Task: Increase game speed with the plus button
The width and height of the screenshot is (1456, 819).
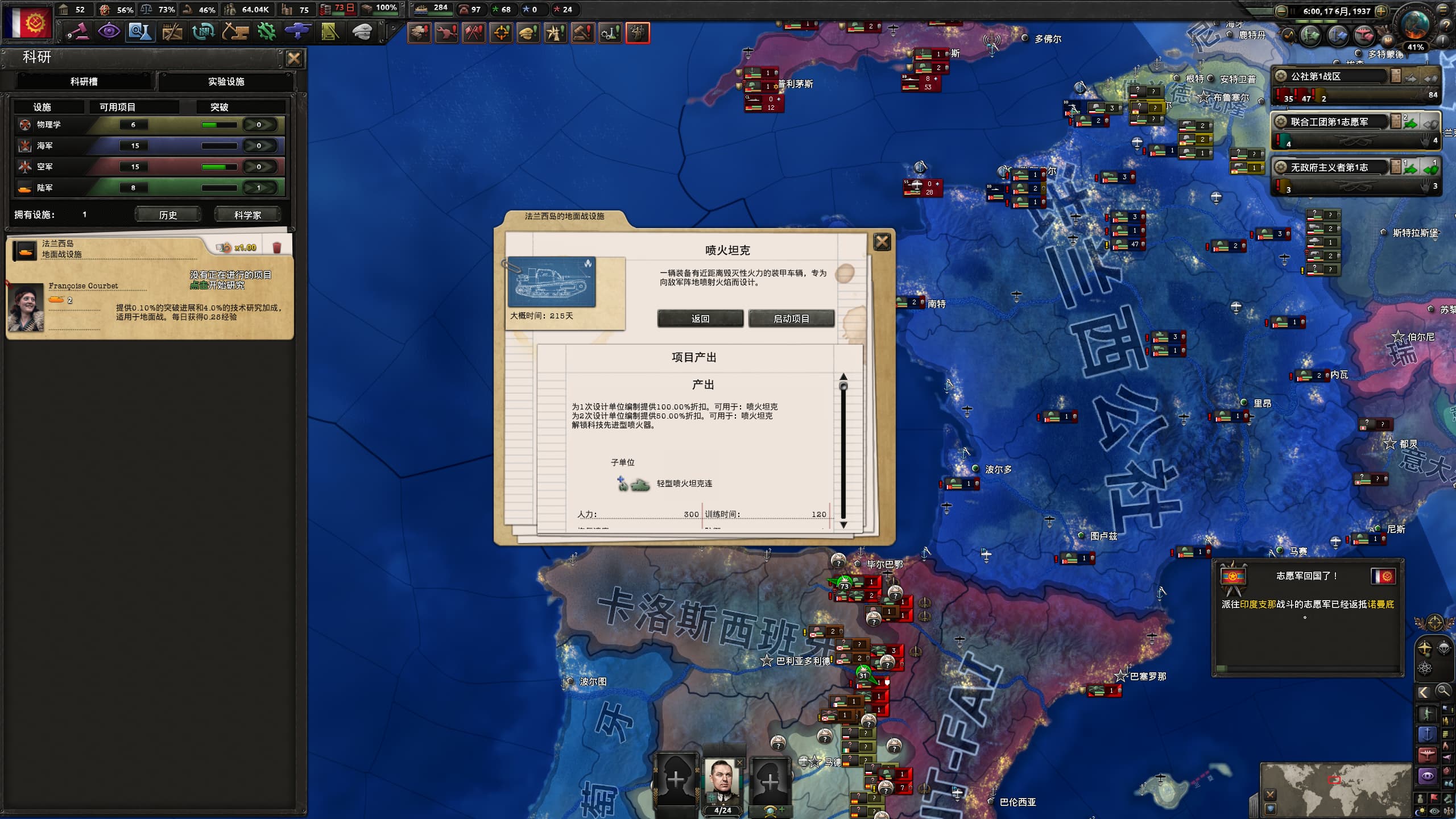Action: 1381,11
